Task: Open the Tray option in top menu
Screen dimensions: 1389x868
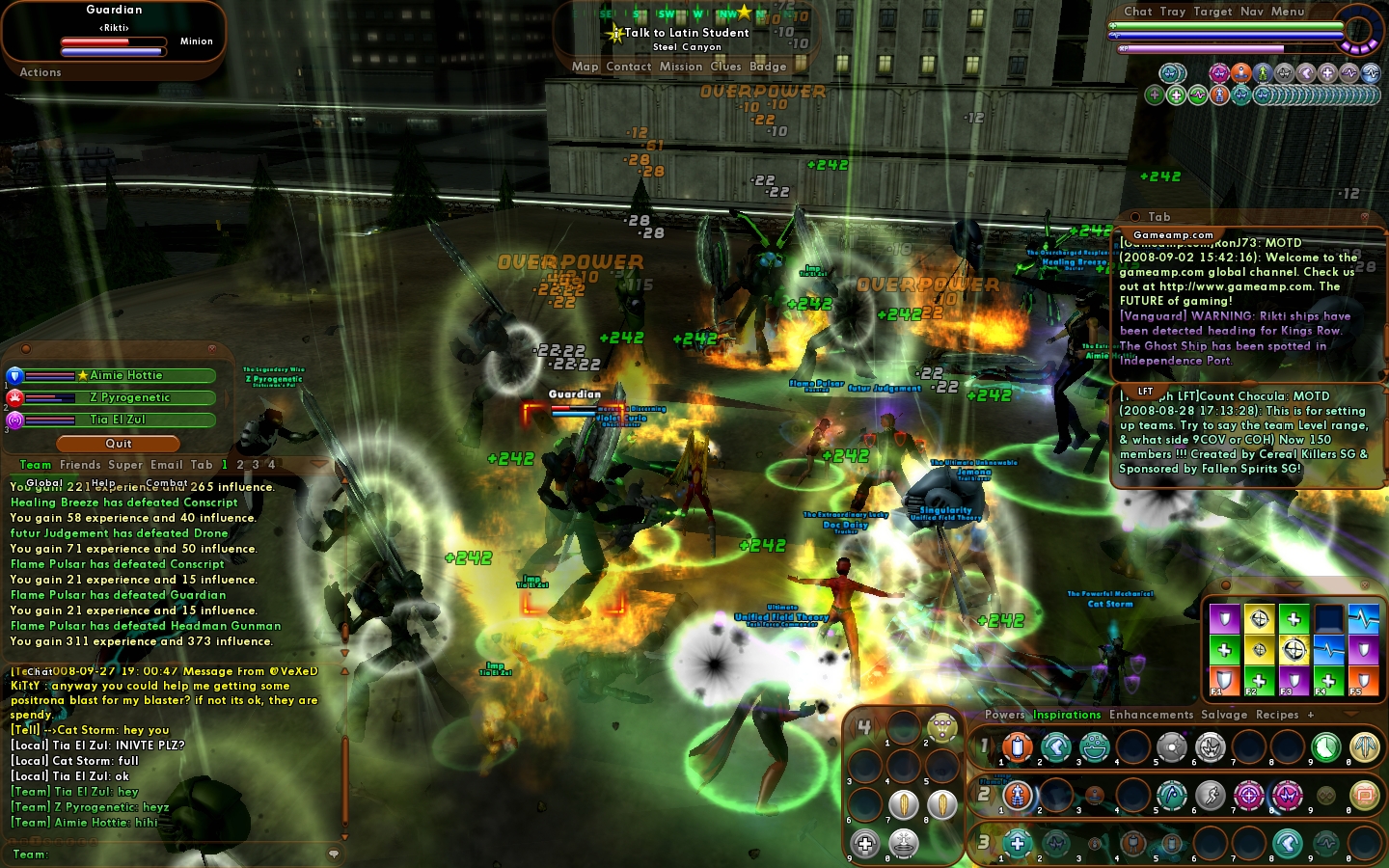Action: tap(1172, 12)
